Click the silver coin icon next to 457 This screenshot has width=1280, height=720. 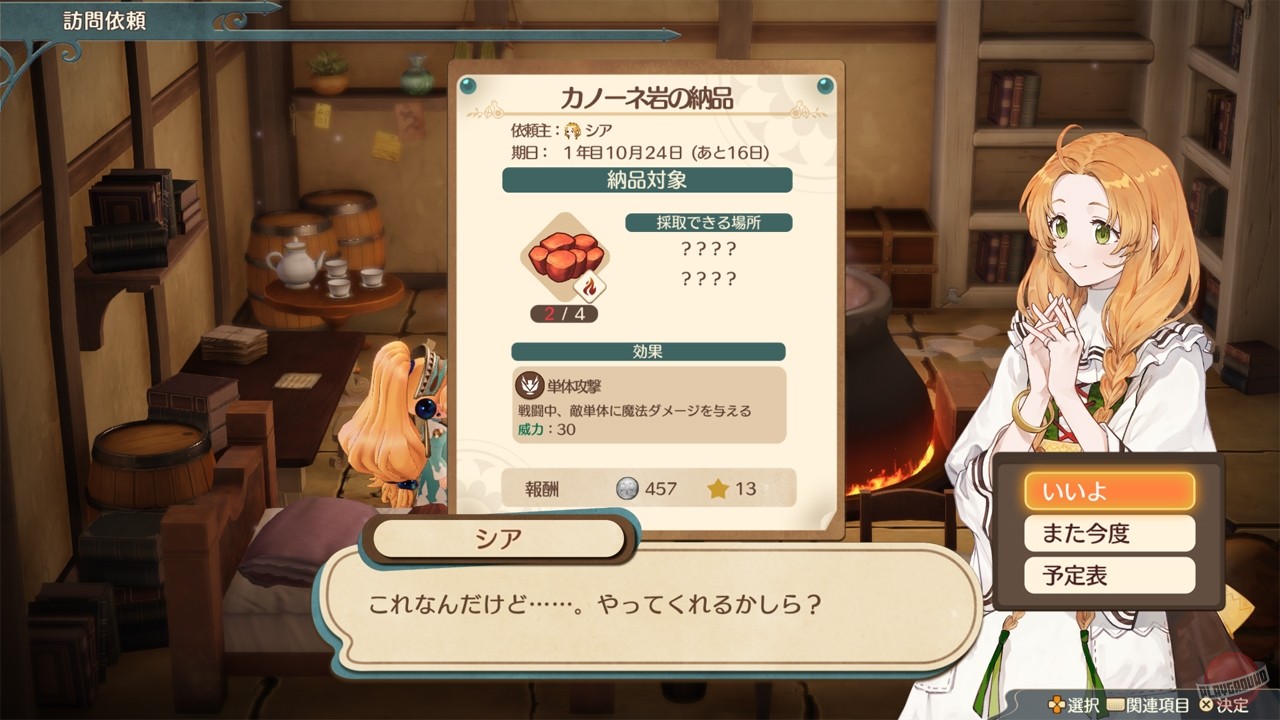(629, 490)
